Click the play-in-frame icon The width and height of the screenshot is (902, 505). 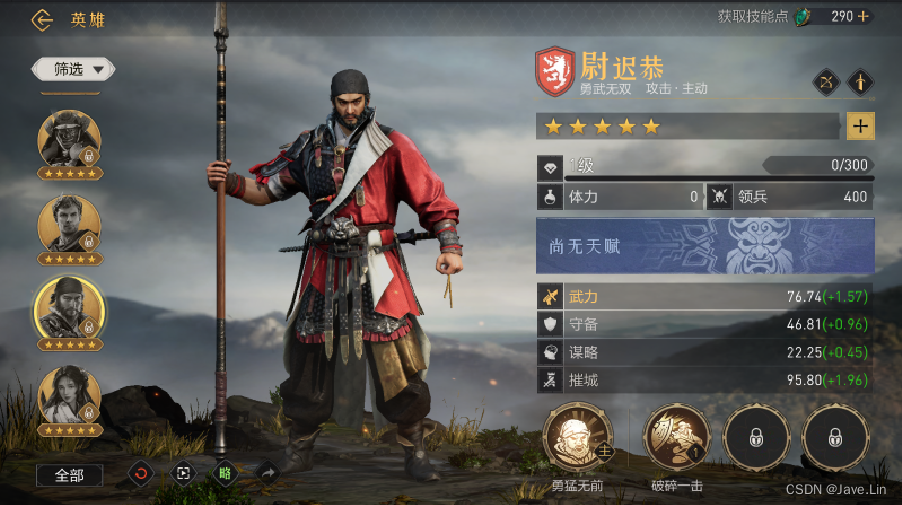click(x=183, y=473)
